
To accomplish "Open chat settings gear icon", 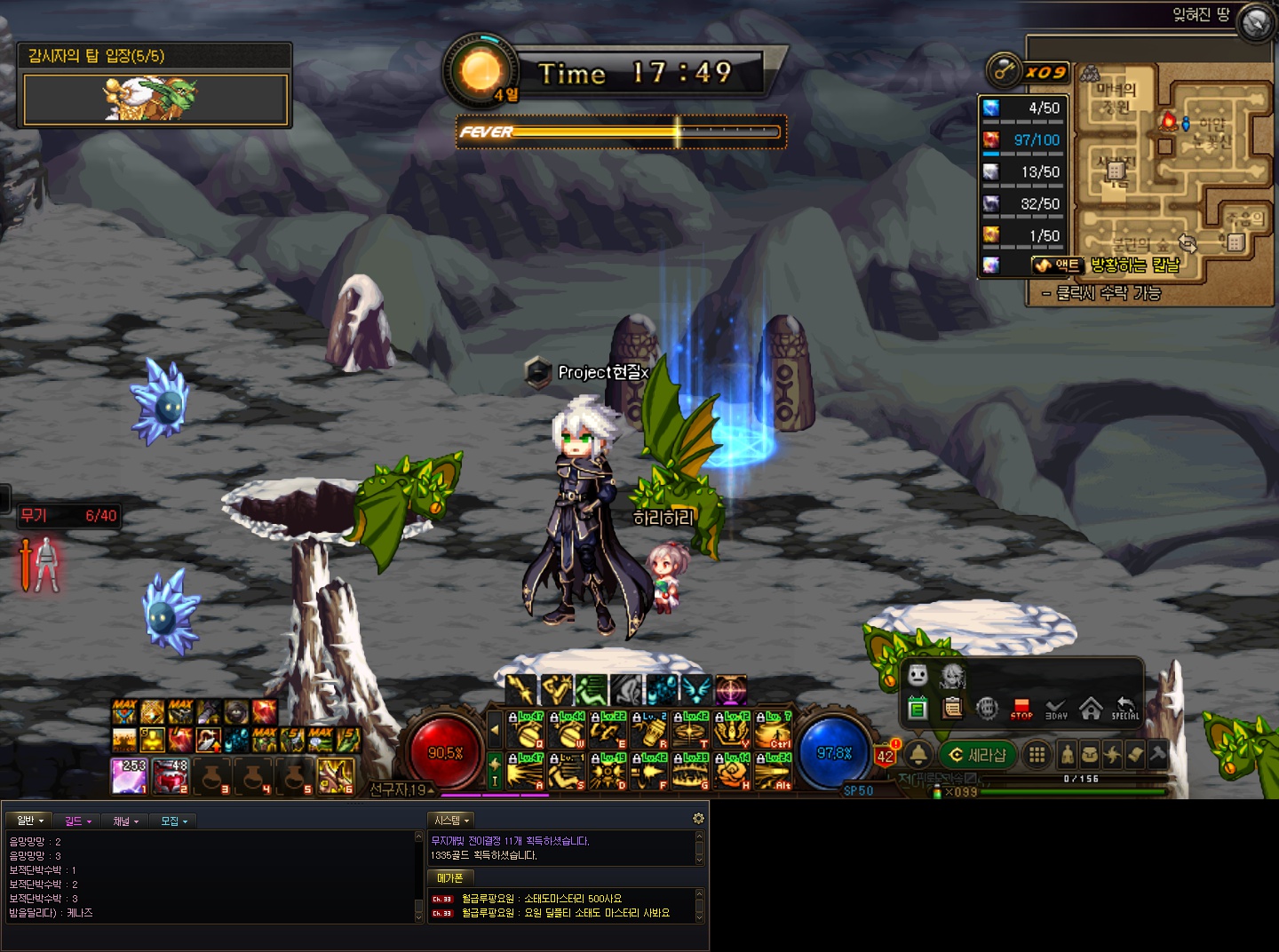I will point(698,819).
